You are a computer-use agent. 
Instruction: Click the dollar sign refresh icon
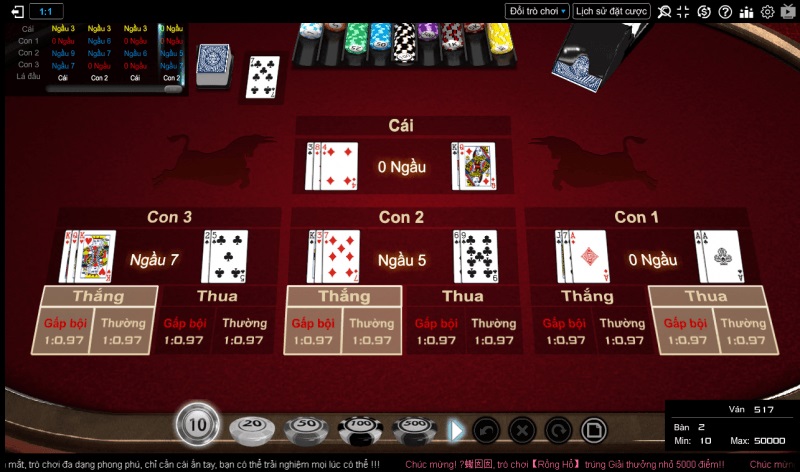click(x=704, y=12)
